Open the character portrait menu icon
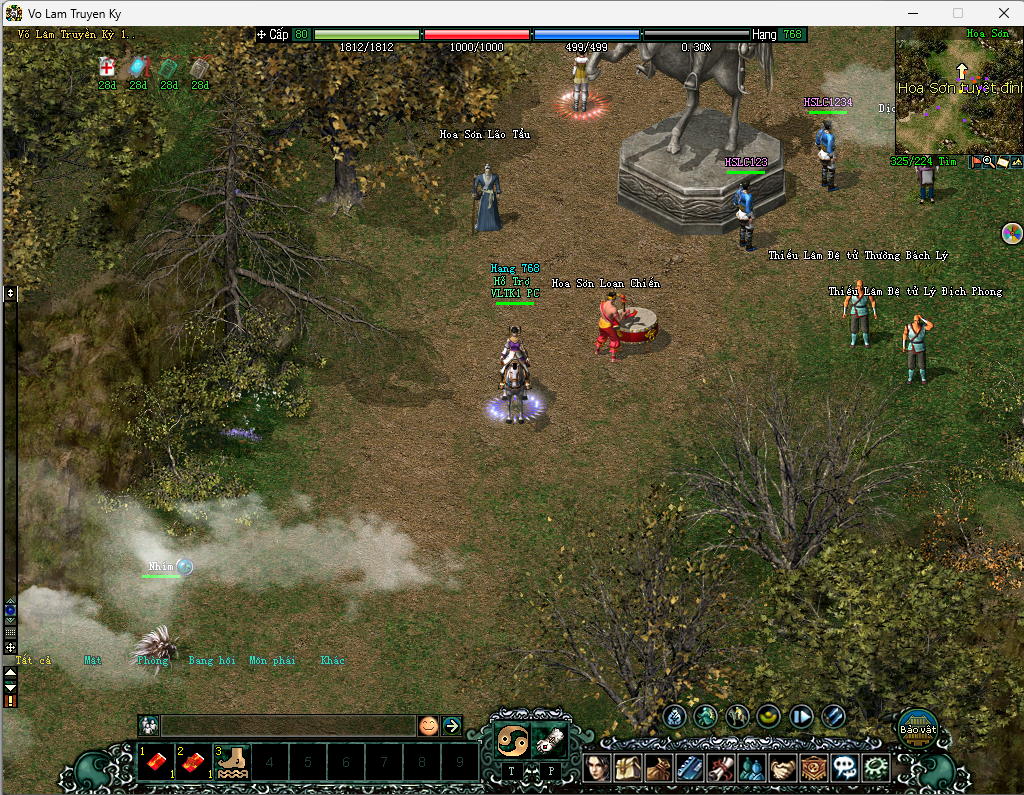Viewport: 1024px width, 795px height. click(x=597, y=768)
